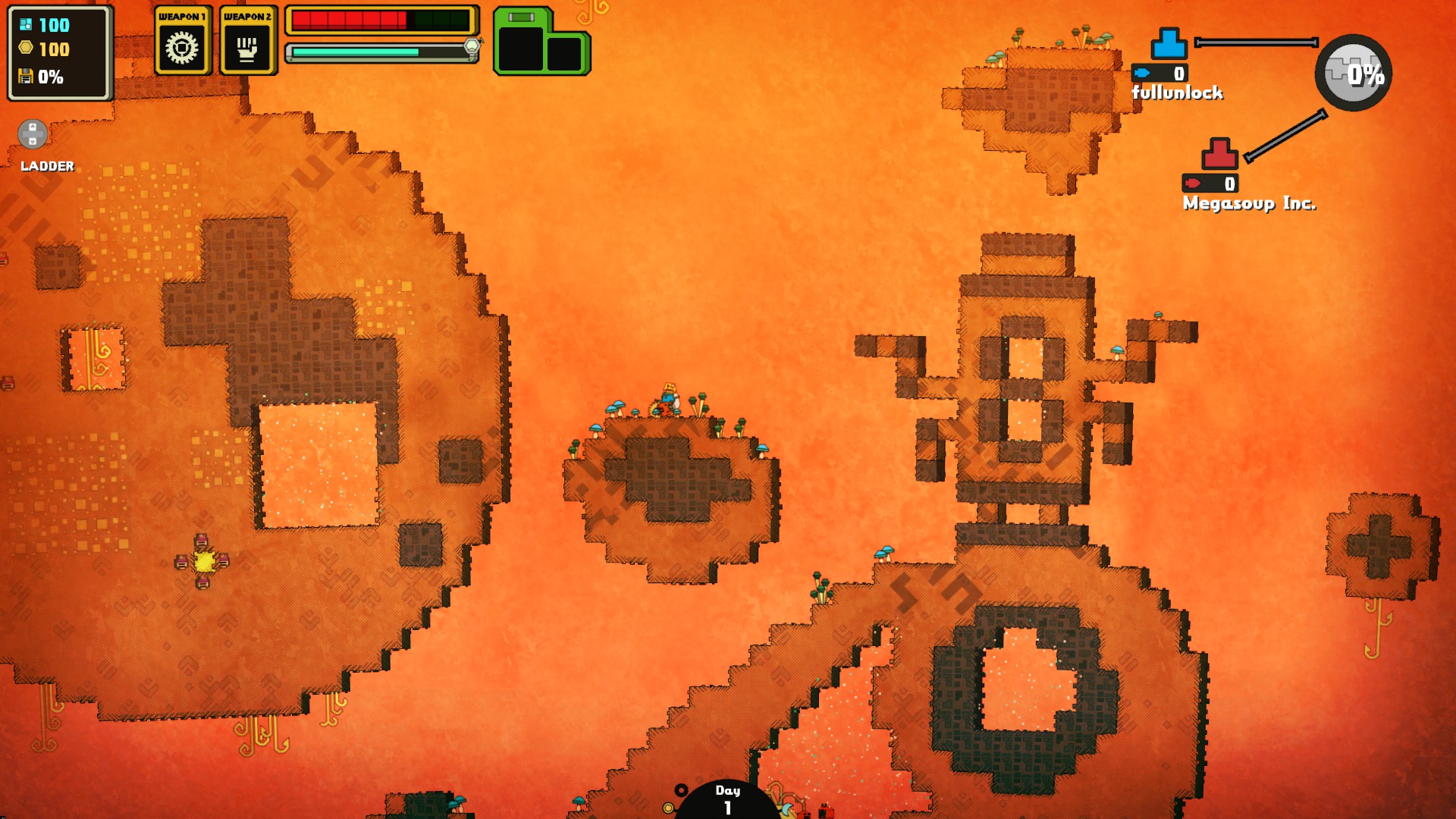Select the Weapon 1 sawblade slot
The image size is (1456, 819).
click(182, 47)
